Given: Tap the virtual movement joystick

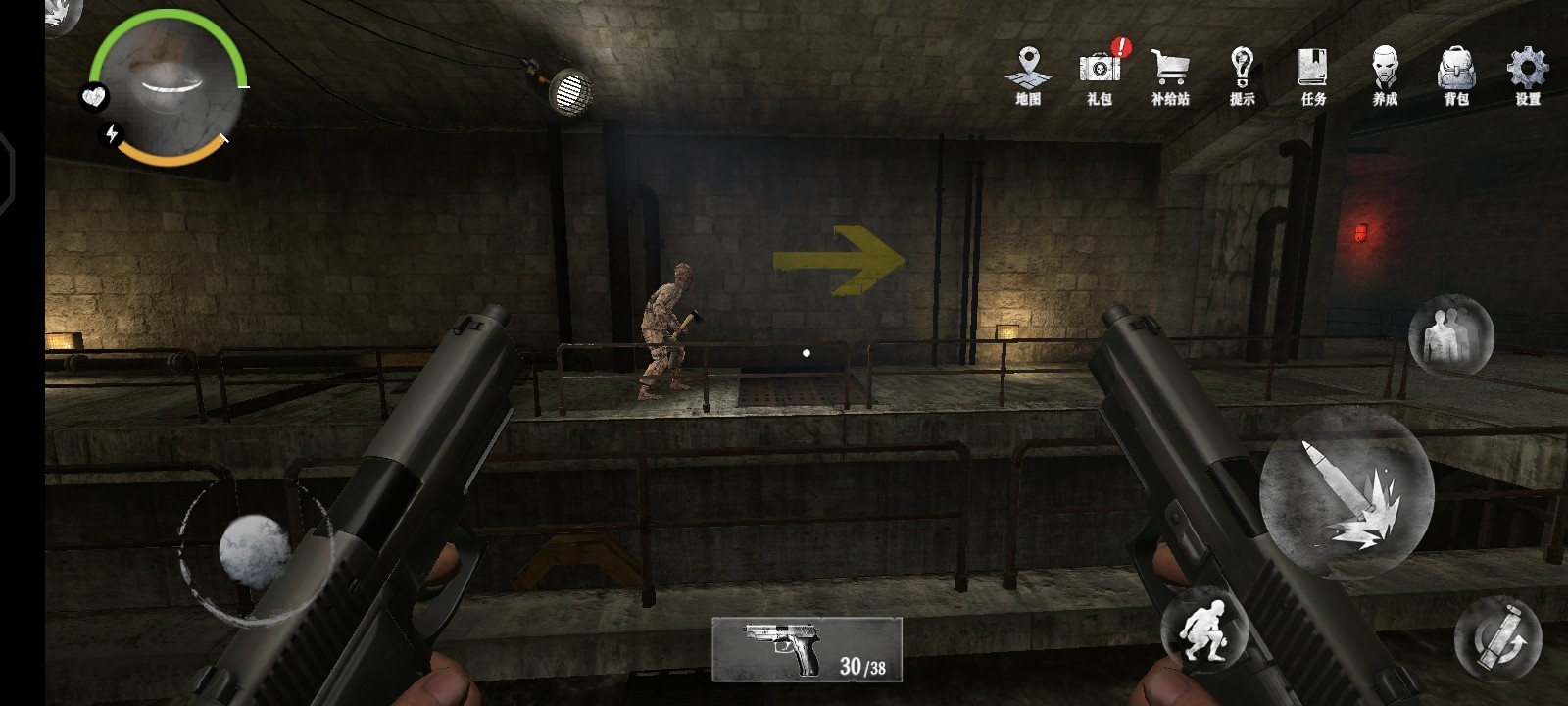Looking at the screenshot, I should [x=253, y=550].
